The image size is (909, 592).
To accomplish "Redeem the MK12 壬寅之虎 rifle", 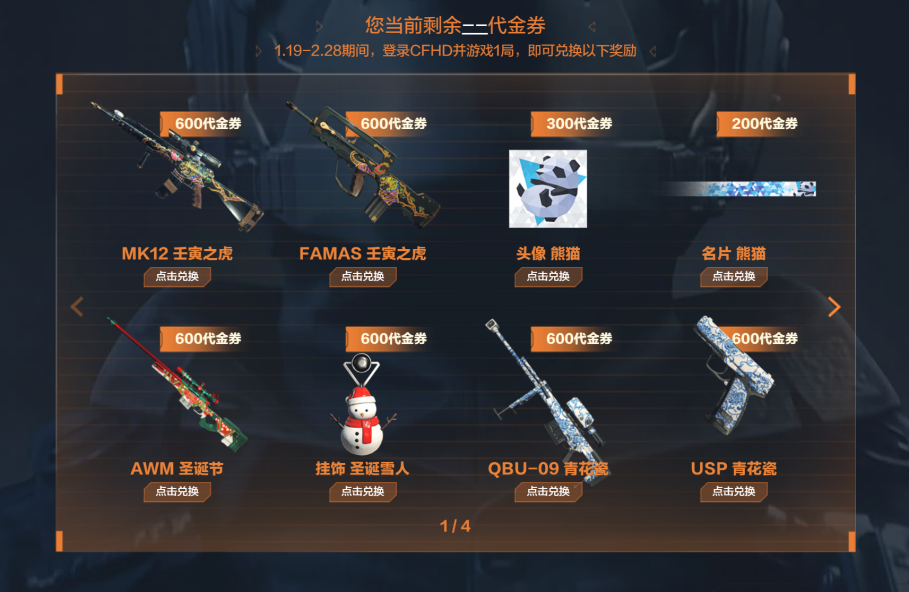I will (x=177, y=277).
